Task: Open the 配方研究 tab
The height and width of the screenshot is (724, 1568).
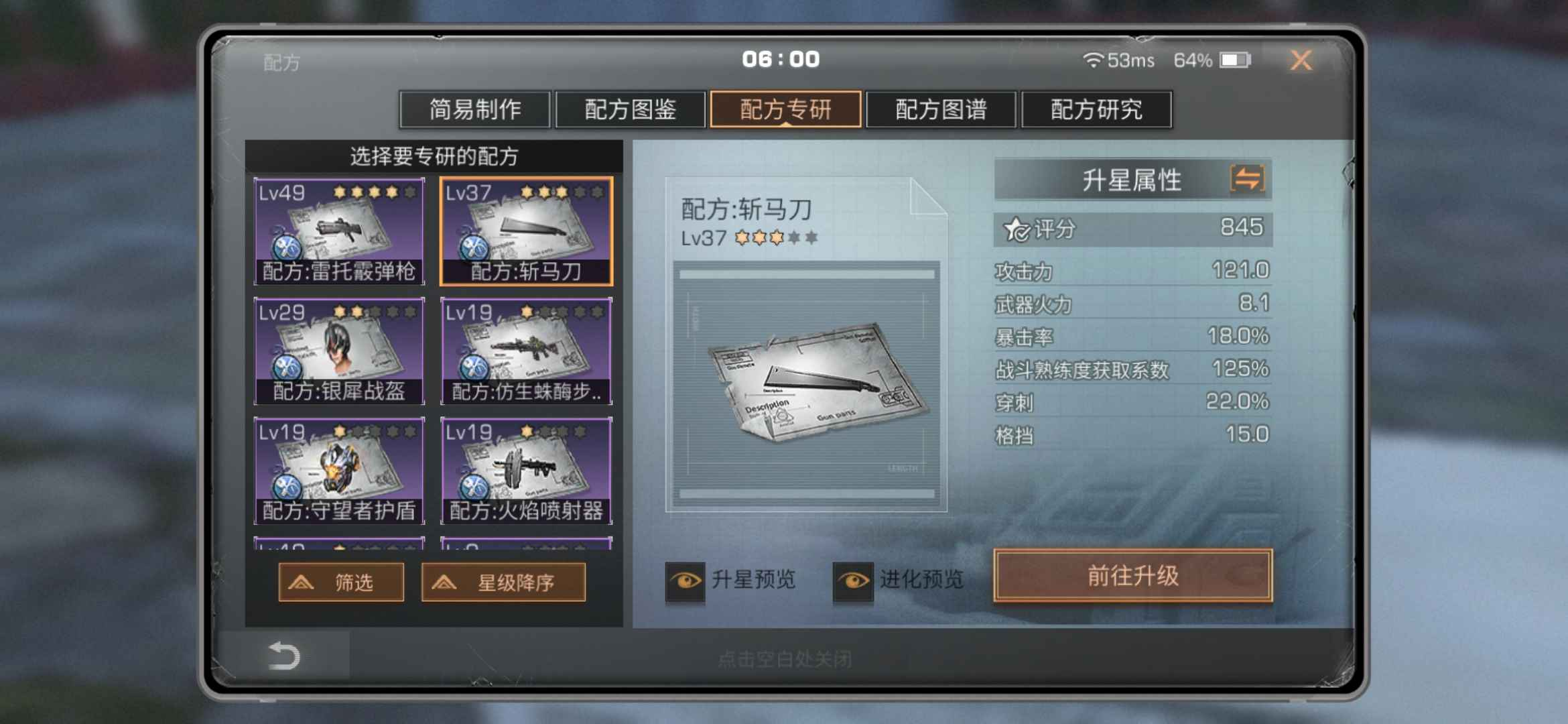Action: tap(1096, 109)
